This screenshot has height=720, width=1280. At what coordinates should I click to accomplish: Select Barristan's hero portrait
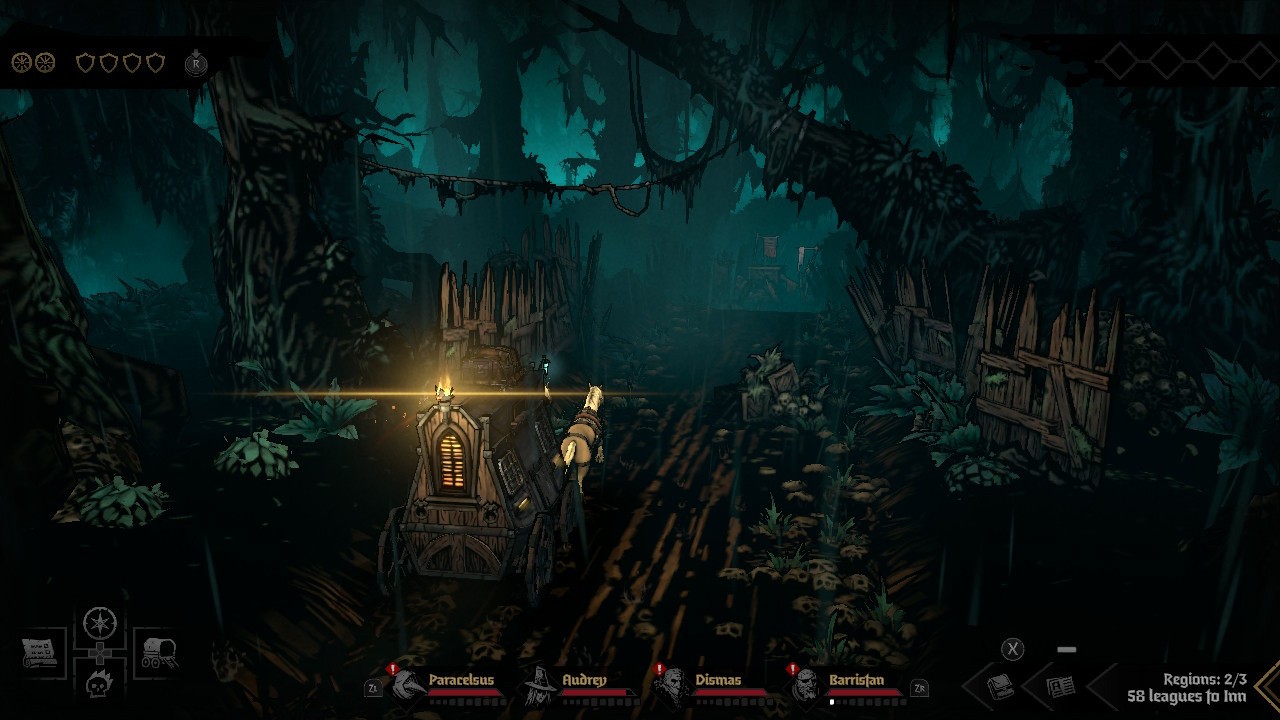(807, 686)
